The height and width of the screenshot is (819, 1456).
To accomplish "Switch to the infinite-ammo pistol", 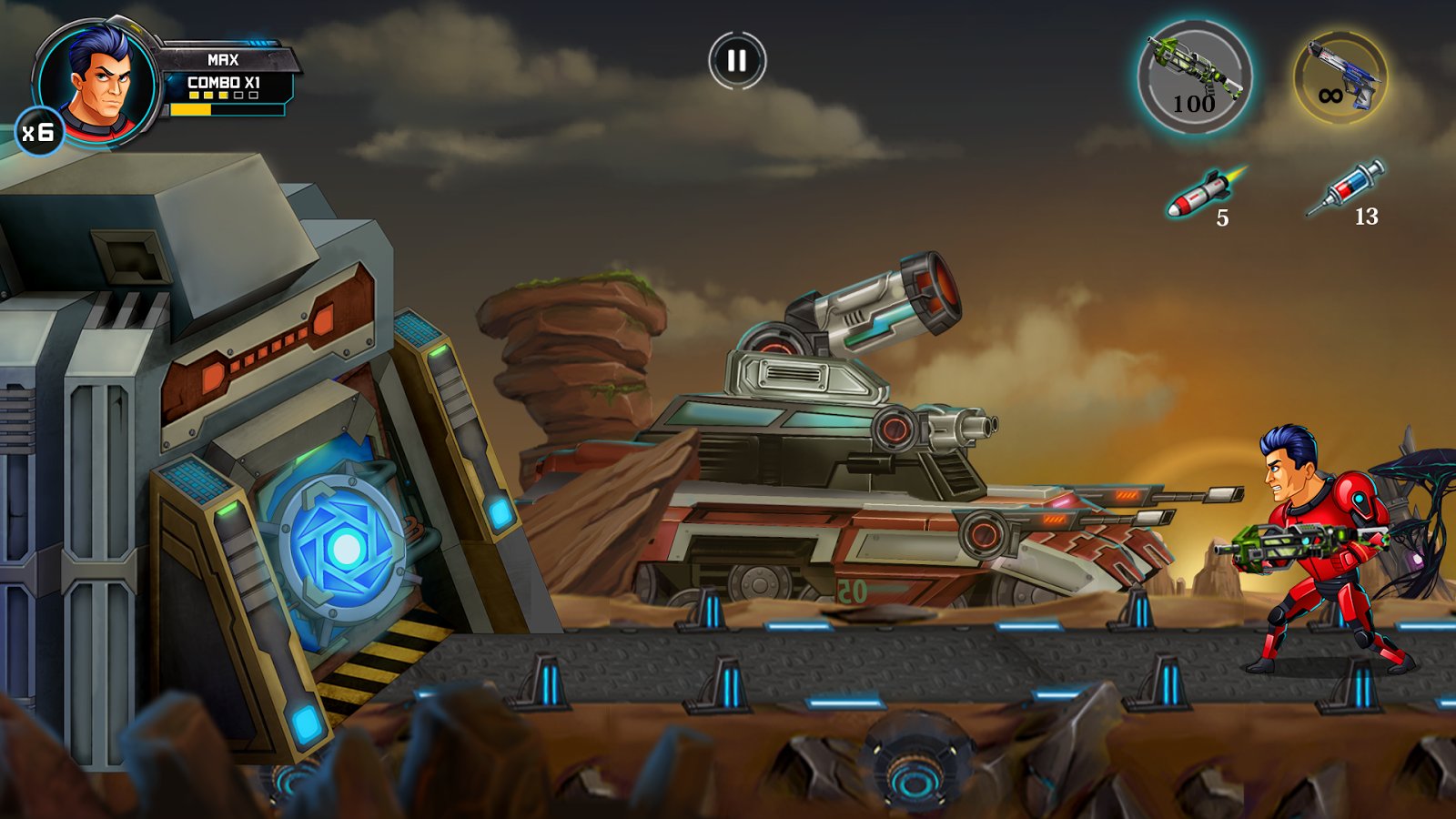I will coord(1340,78).
